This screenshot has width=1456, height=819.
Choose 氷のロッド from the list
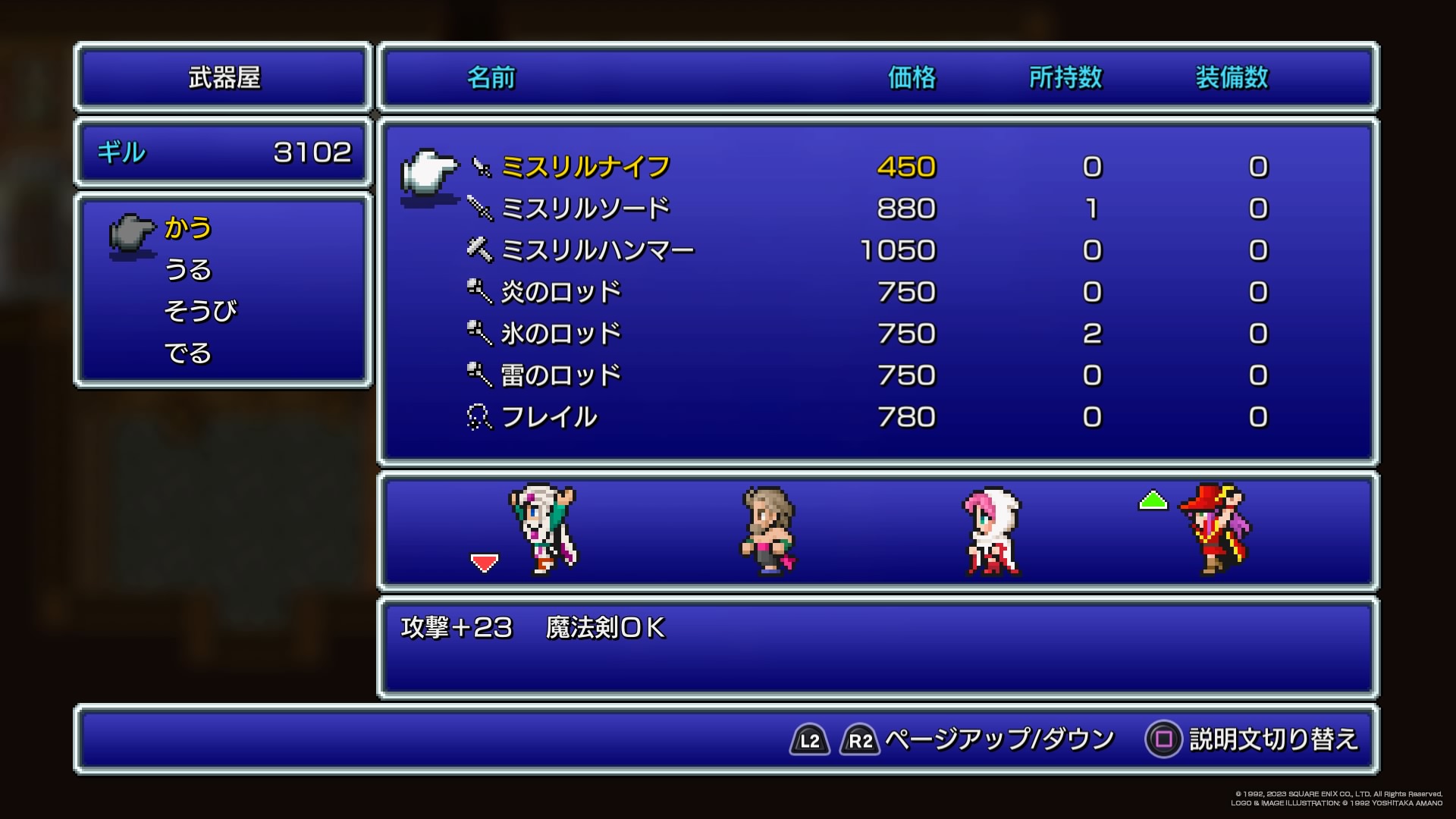(561, 334)
